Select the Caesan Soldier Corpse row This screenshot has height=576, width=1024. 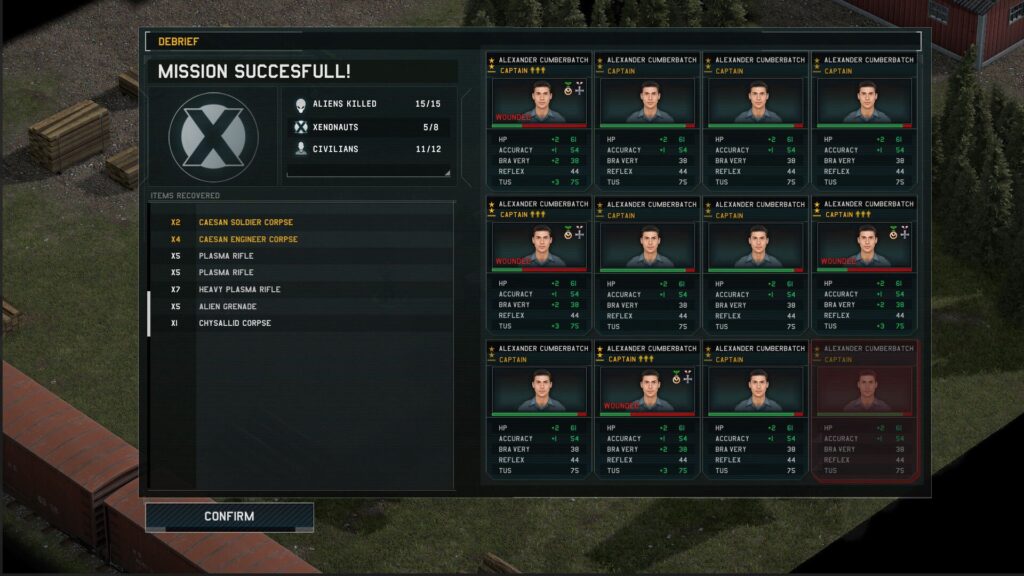pos(245,222)
